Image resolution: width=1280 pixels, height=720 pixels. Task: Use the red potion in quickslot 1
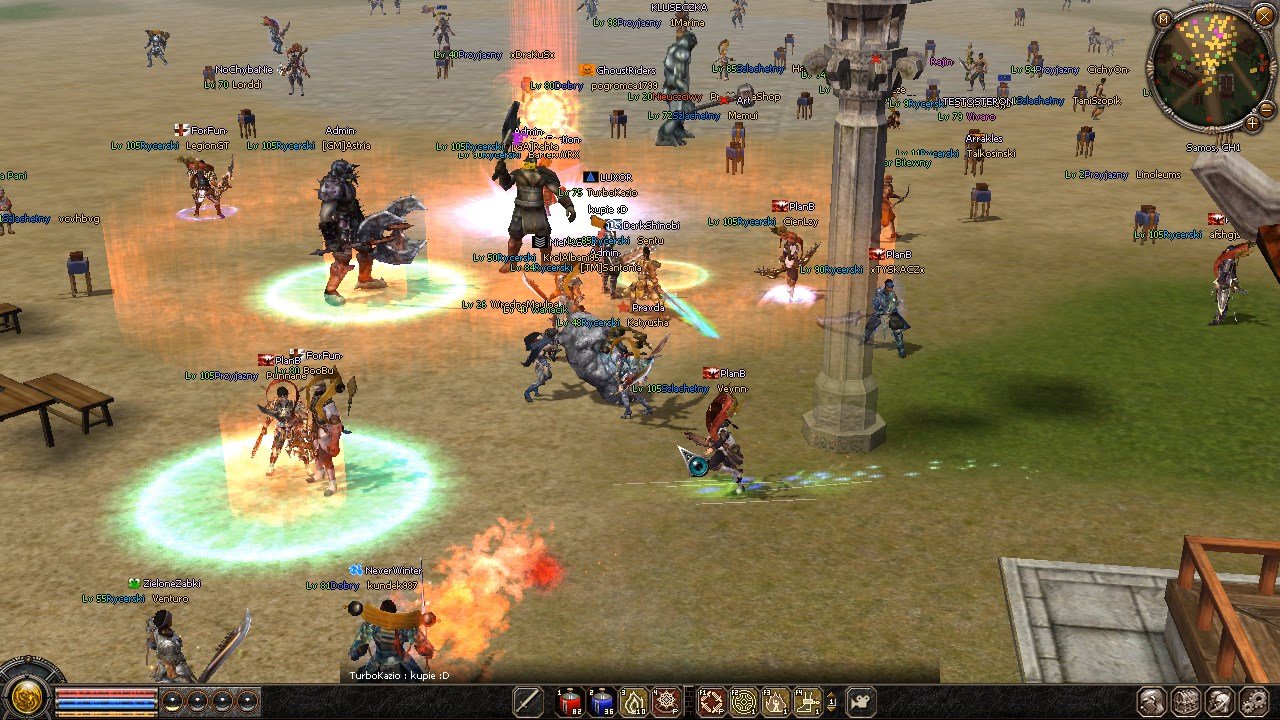coord(570,702)
